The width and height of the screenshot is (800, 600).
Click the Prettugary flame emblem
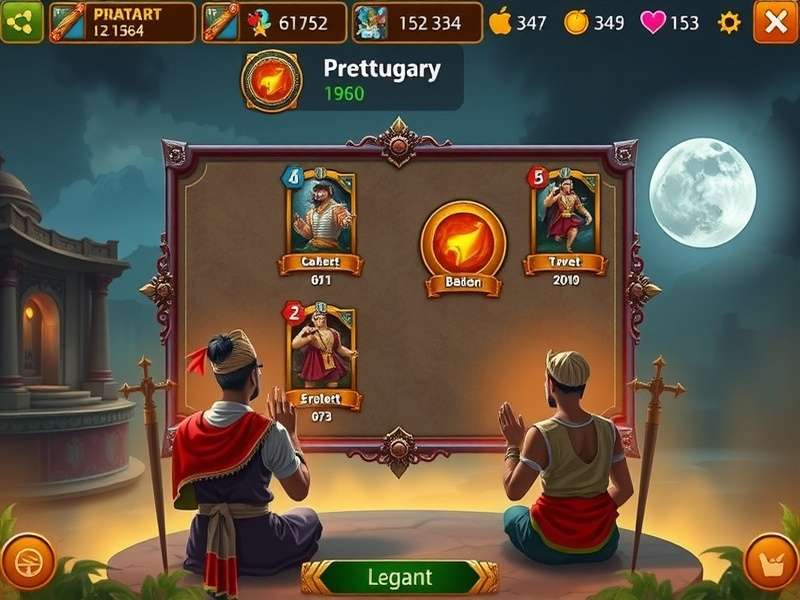pyautogui.click(x=272, y=81)
